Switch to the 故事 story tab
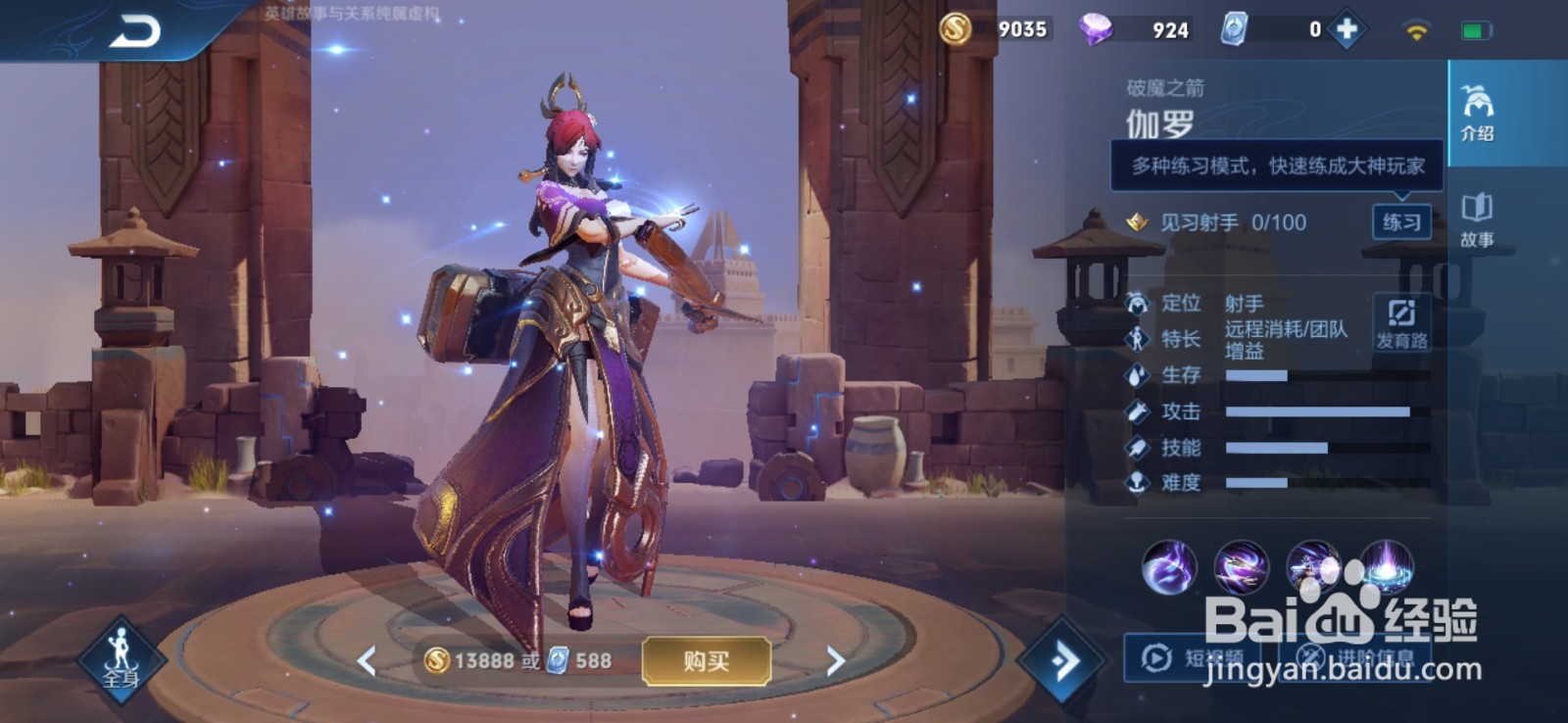This screenshot has height=723, width=1568. [1477, 219]
